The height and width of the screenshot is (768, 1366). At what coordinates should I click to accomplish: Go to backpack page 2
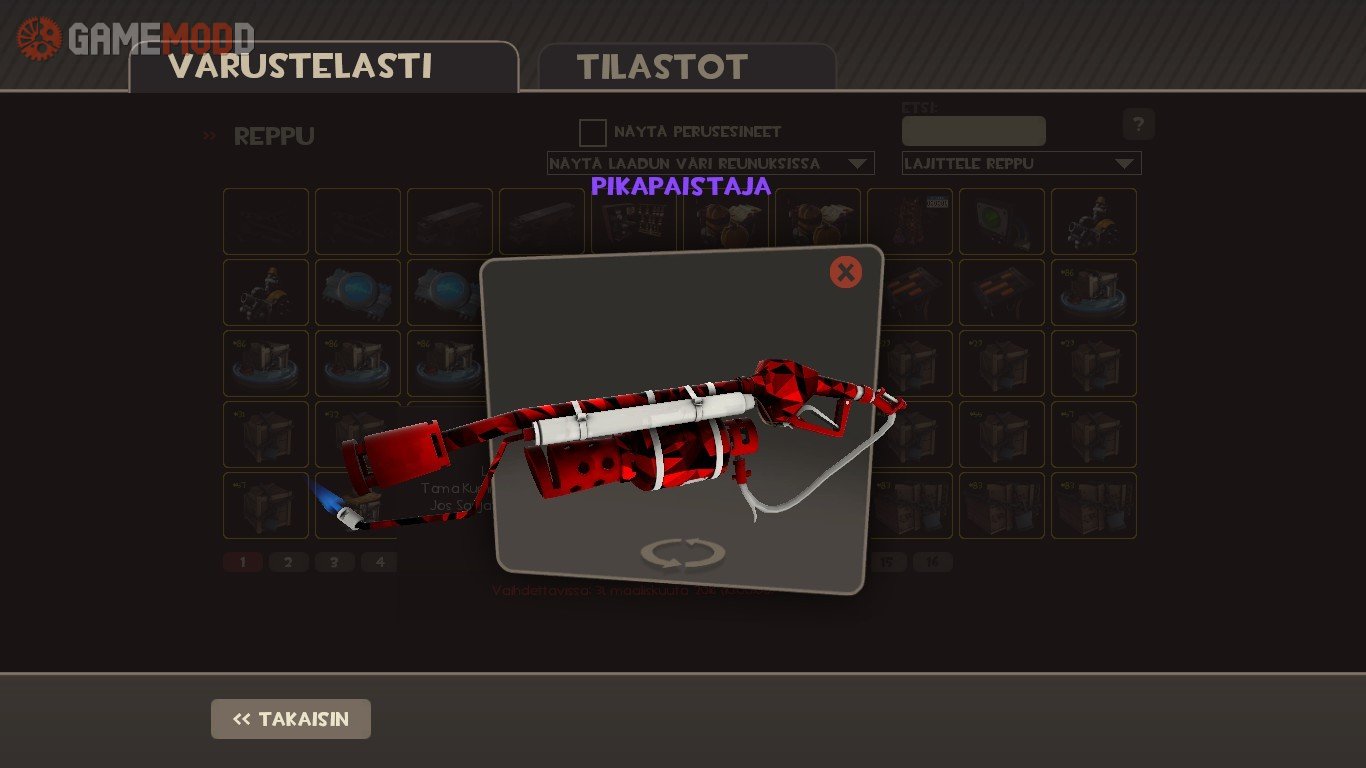[288, 562]
